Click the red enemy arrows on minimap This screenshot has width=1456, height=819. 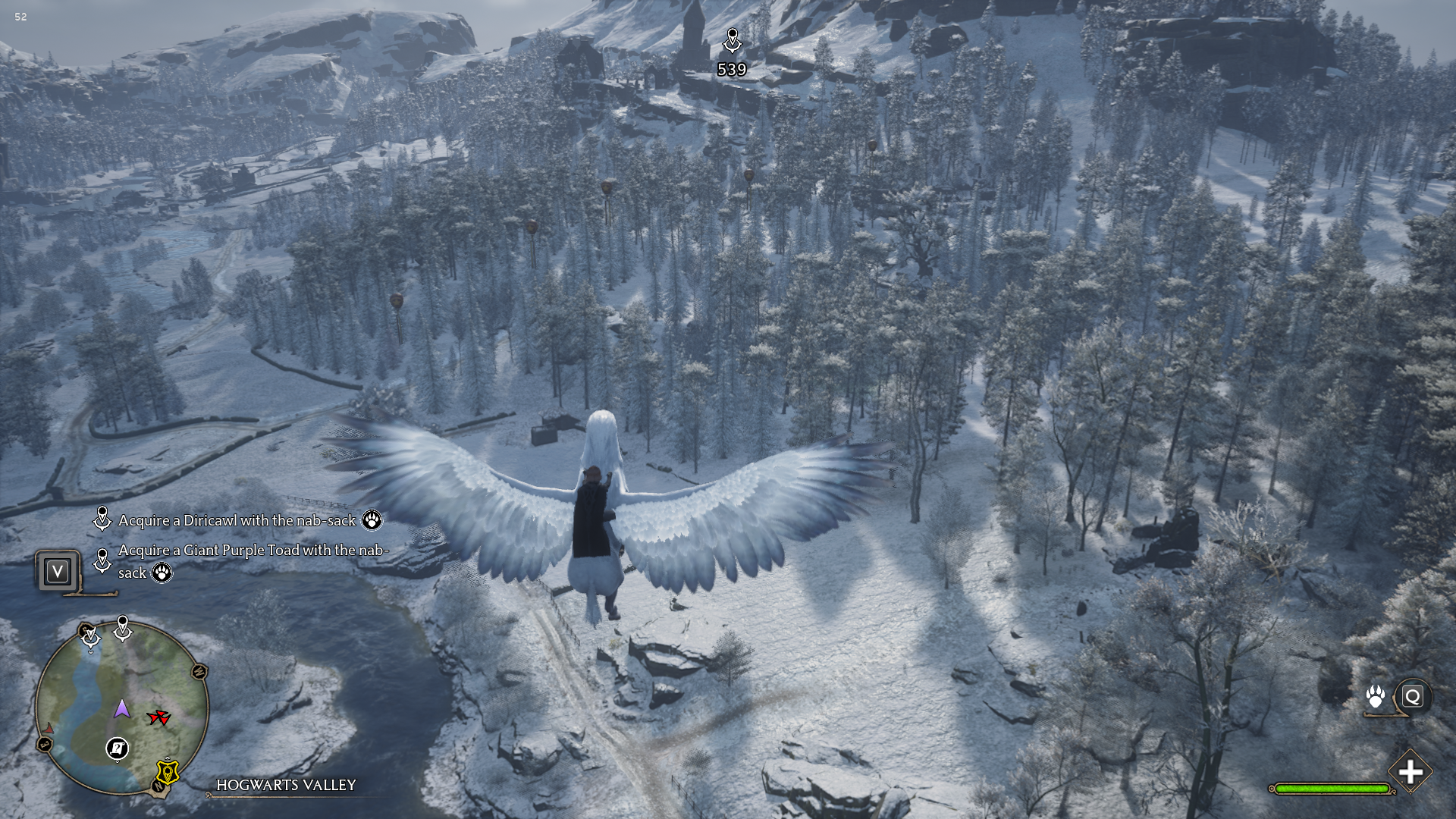[x=158, y=717]
